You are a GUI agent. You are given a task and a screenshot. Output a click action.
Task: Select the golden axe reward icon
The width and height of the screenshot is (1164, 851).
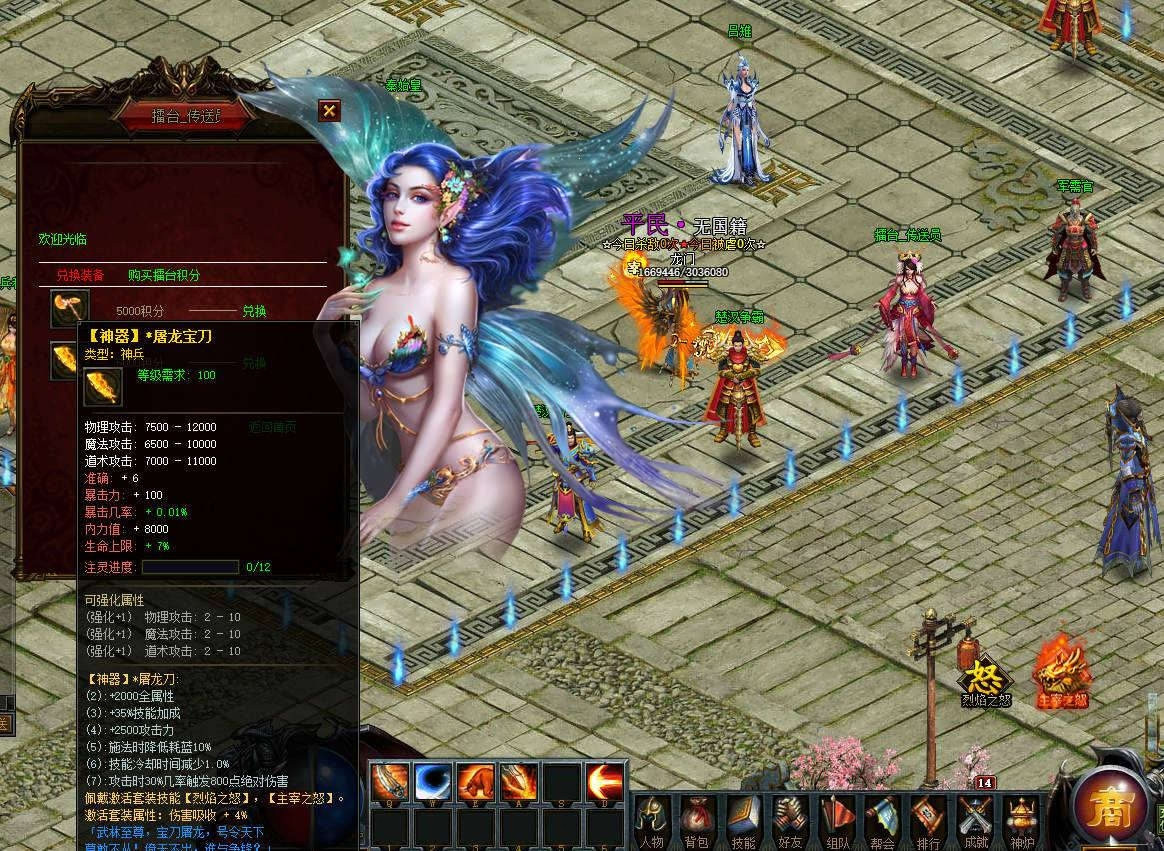[x=70, y=309]
